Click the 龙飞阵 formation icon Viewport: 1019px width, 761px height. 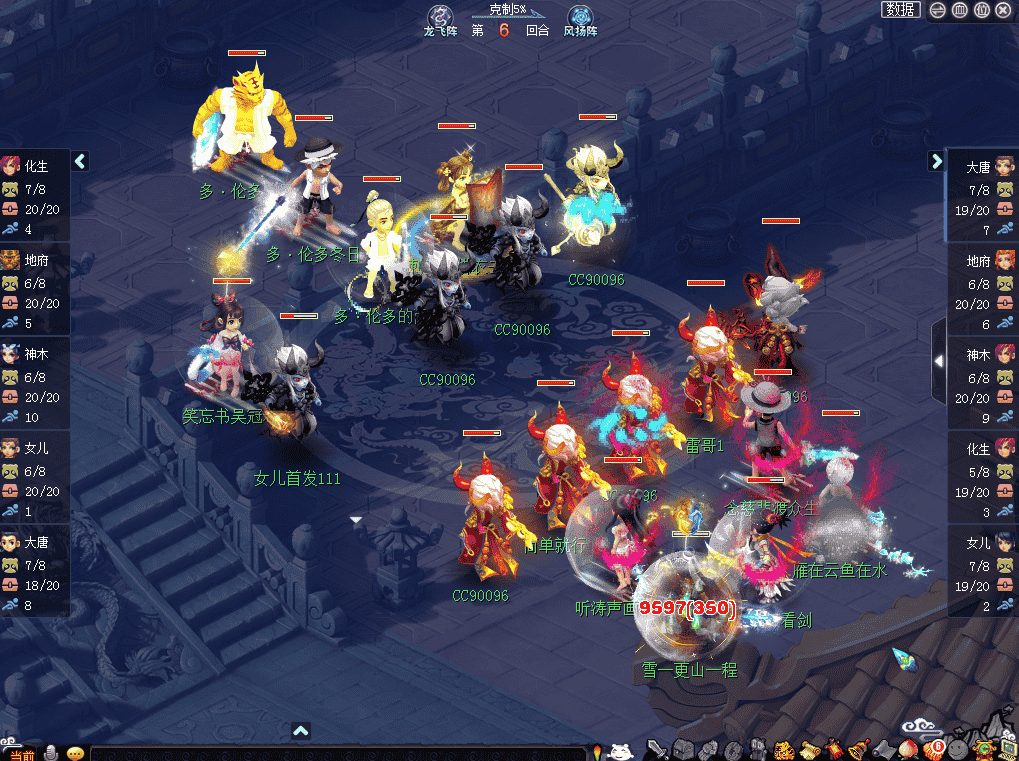point(440,17)
